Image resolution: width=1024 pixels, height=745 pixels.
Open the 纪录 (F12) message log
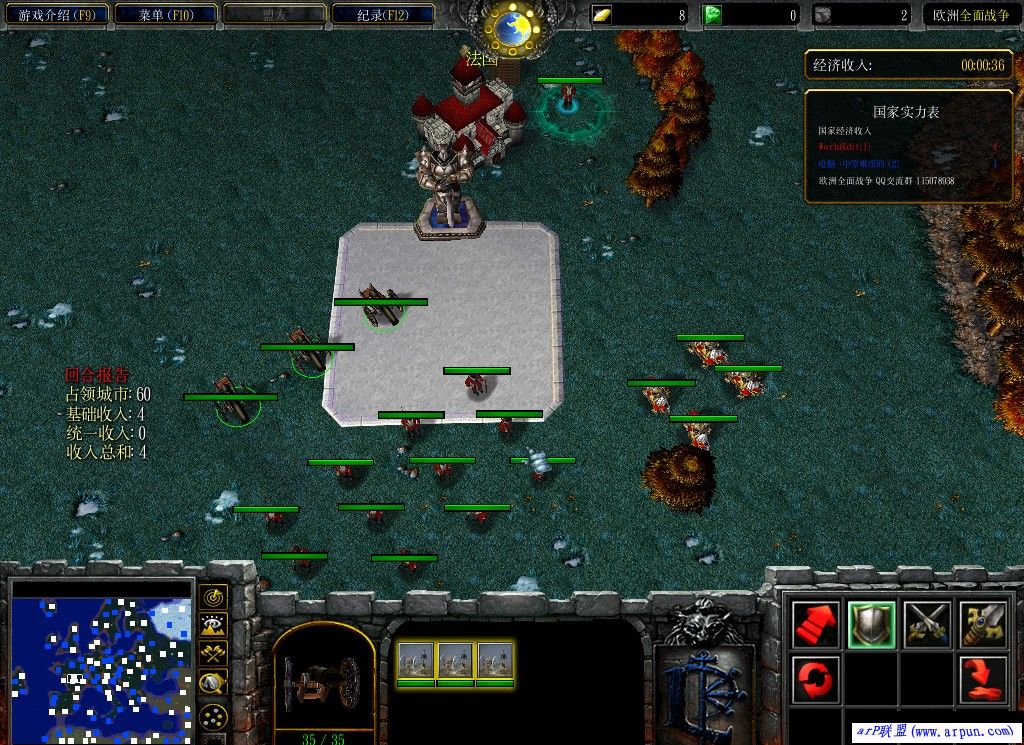click(x=383, y=15)
